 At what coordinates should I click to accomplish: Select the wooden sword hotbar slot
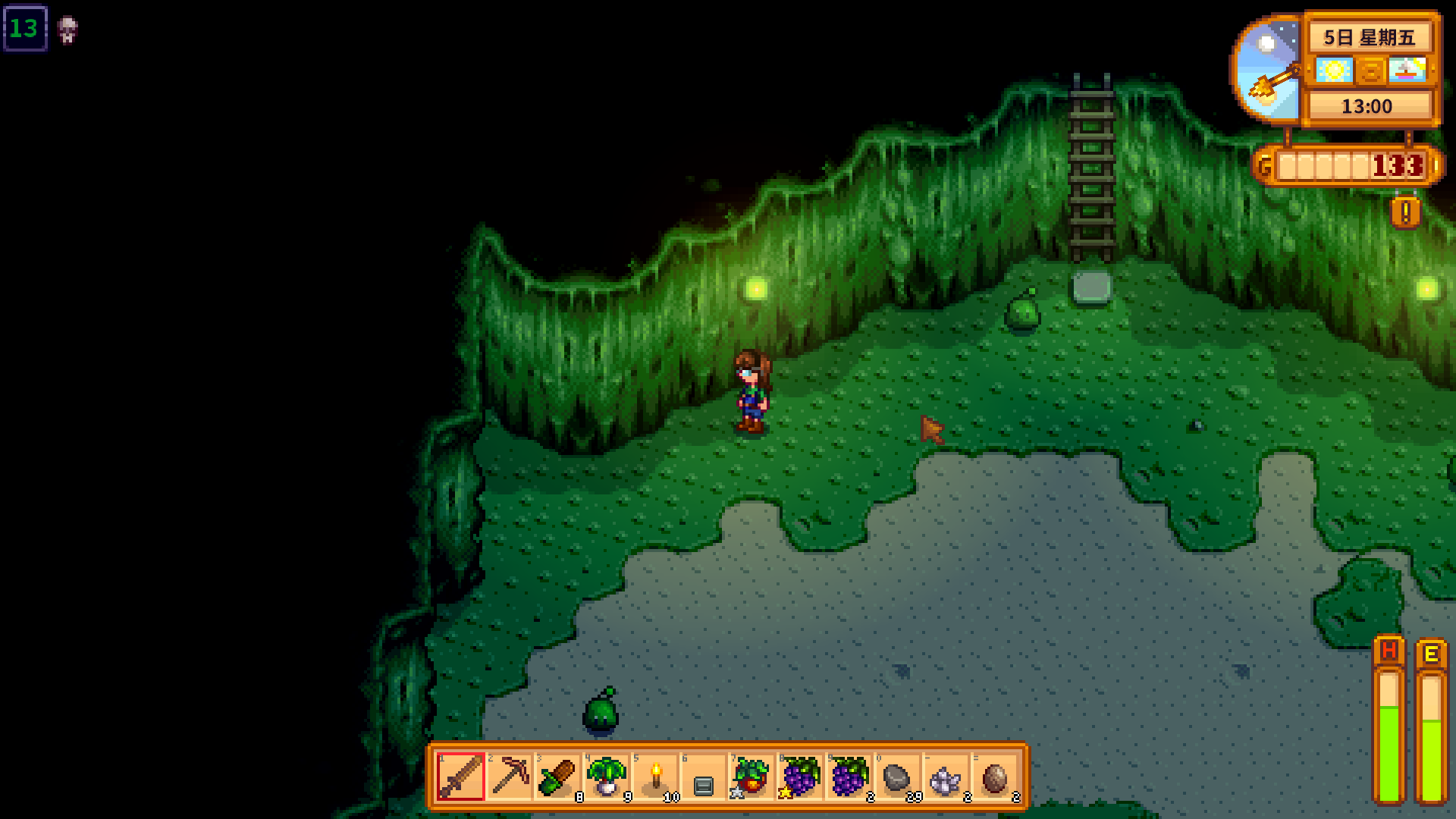point(460,777)
